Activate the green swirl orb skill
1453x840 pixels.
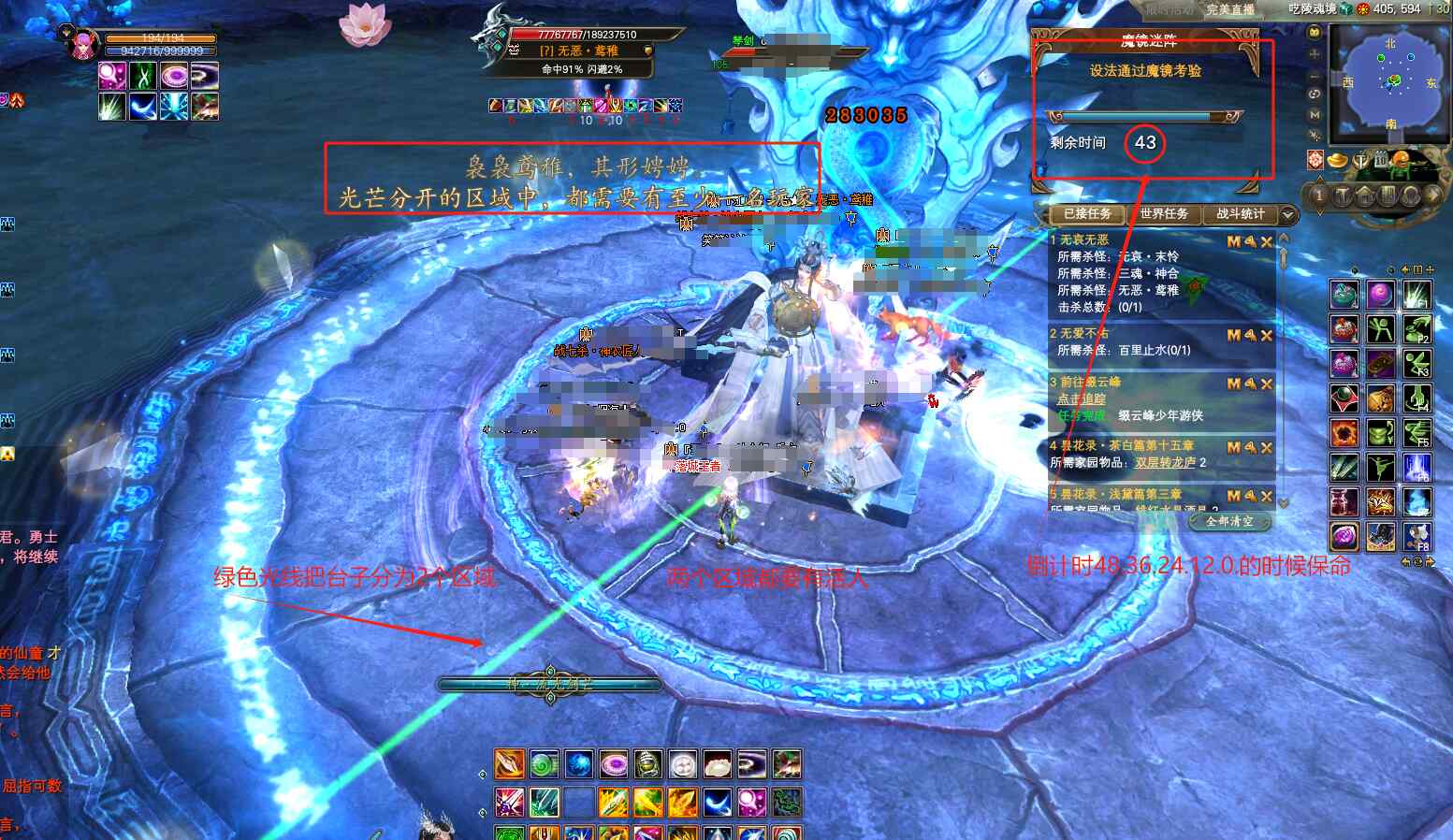point(544,765)
